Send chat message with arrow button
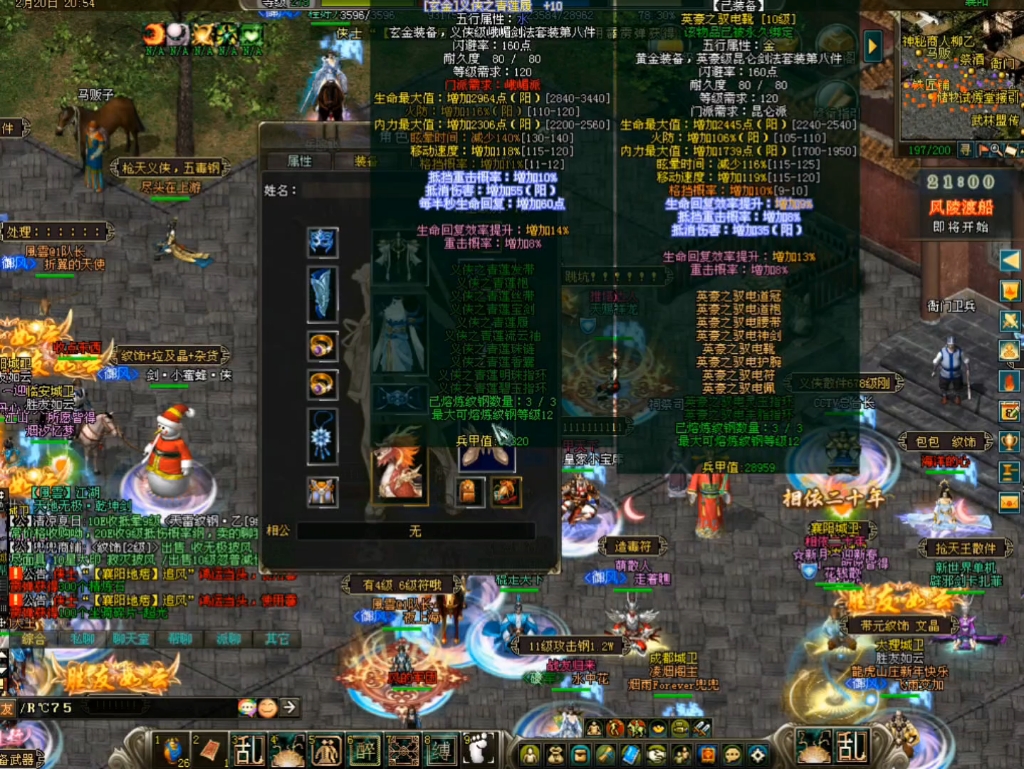The height and width of the screenshot is (769, 1024). pyautogui.click(x=289, y=708)
